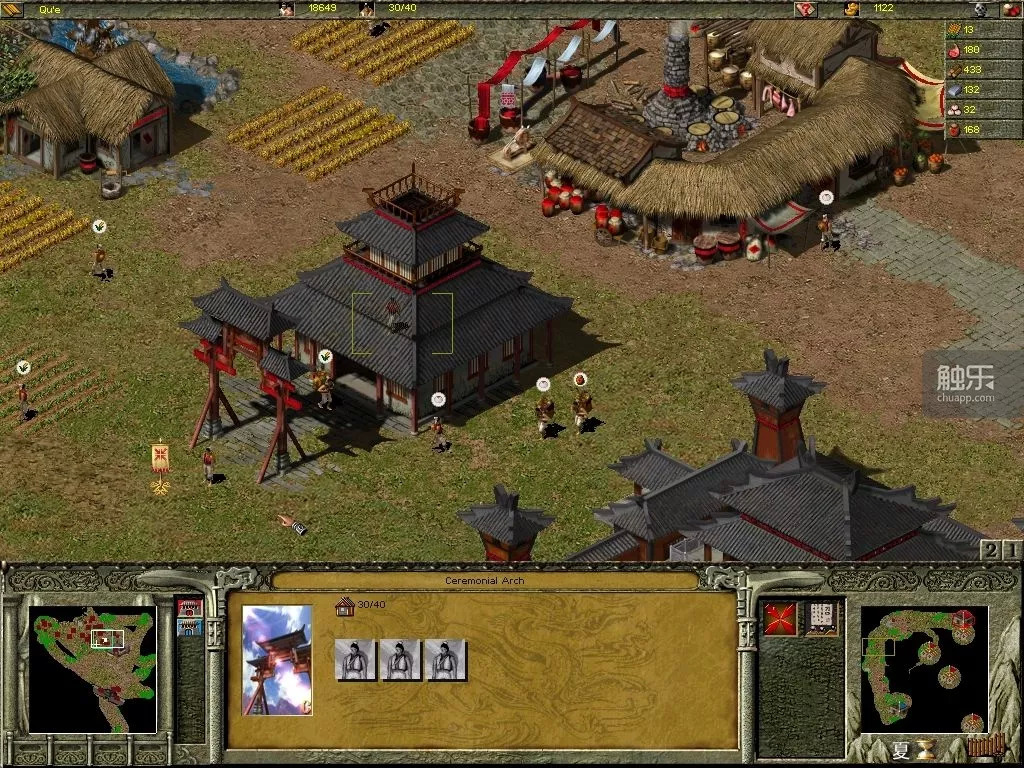Viewport: 1024px width, 768px height.
Task: Click the world overview map at bottom right
Action: tap(924, 668)
